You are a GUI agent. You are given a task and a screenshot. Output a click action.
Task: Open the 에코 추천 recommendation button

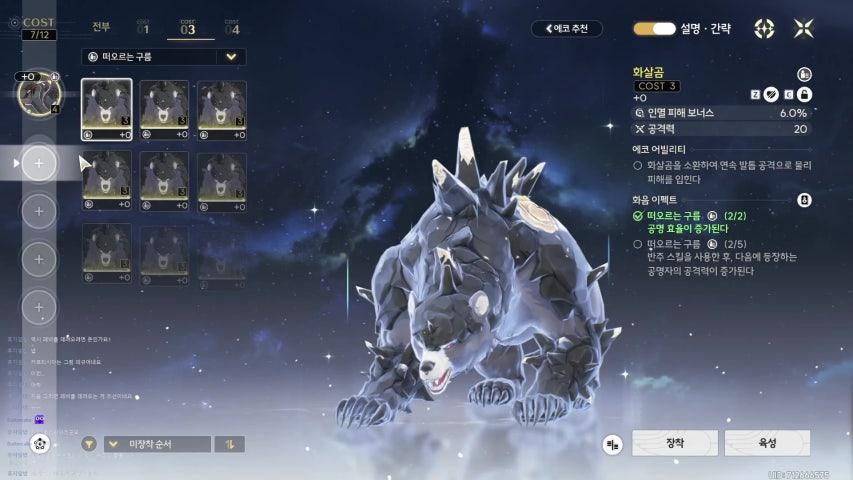coord(567,29)
